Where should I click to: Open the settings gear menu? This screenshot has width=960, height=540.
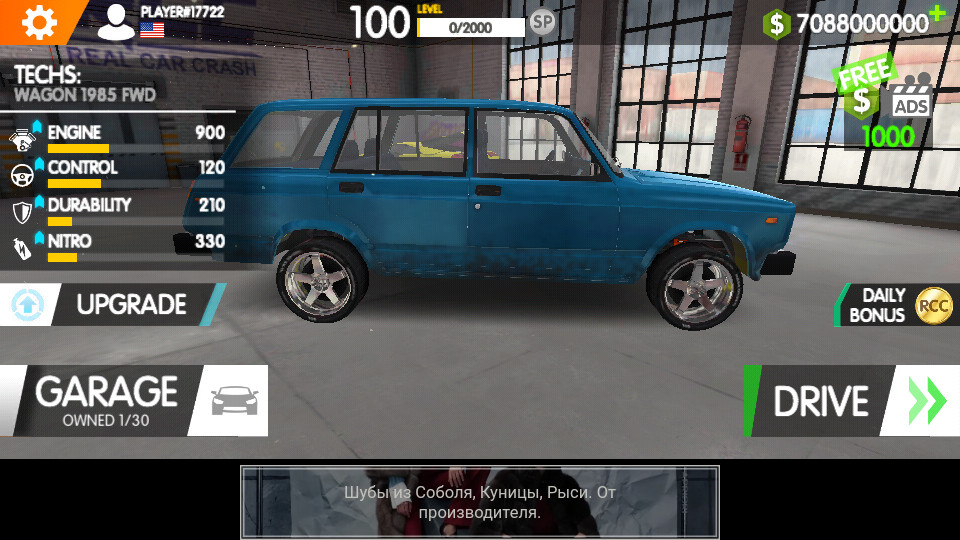click(x=39, y=21)
